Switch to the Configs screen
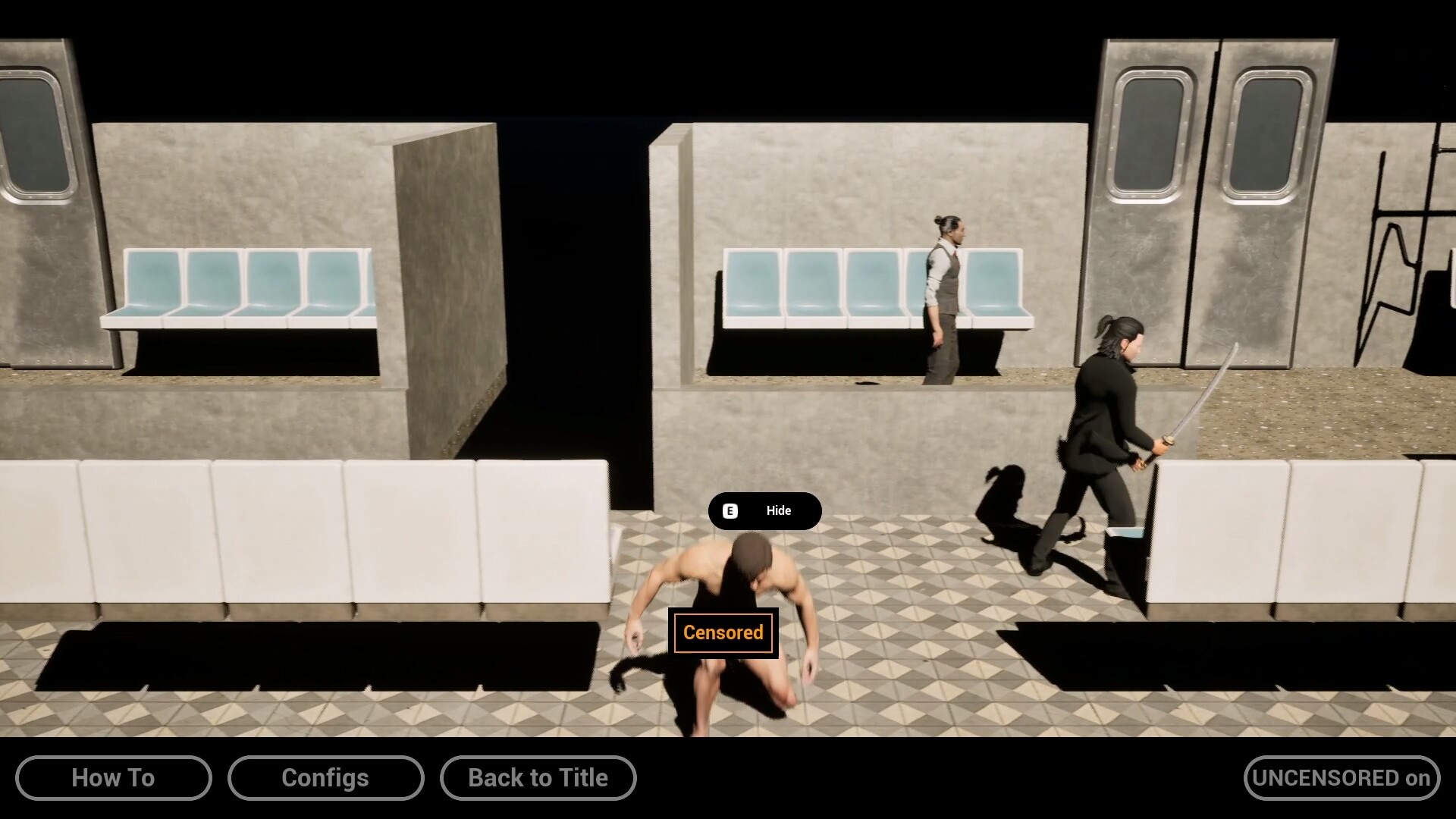The width and height of the screenshot is (1456, 819). (325, 777)
